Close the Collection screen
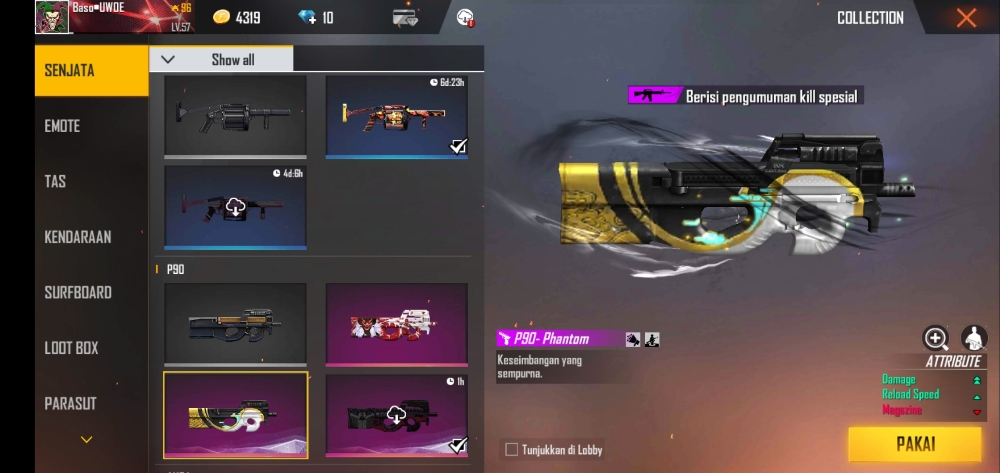 pos(965,18)
